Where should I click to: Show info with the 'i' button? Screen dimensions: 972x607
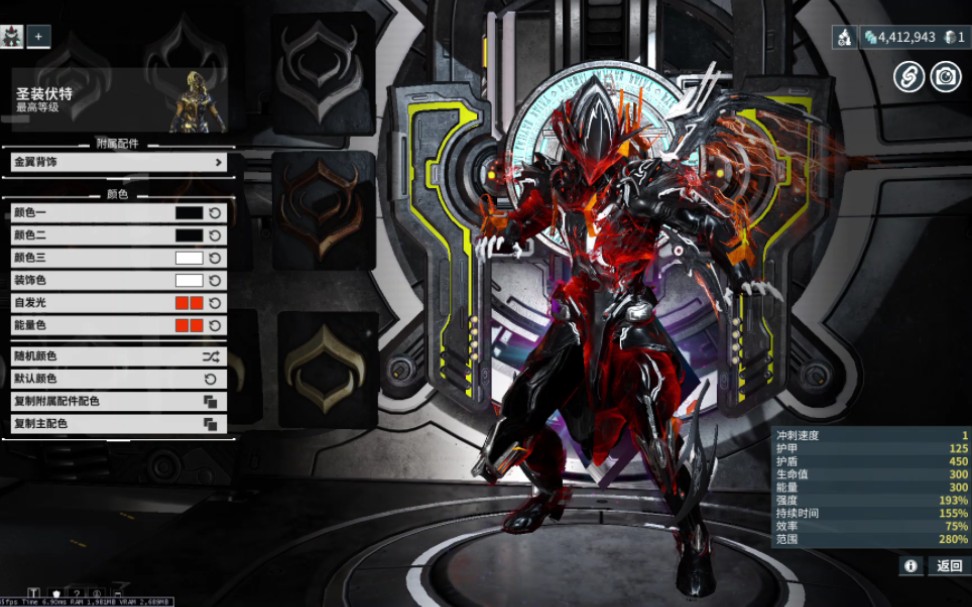(910, 566)
